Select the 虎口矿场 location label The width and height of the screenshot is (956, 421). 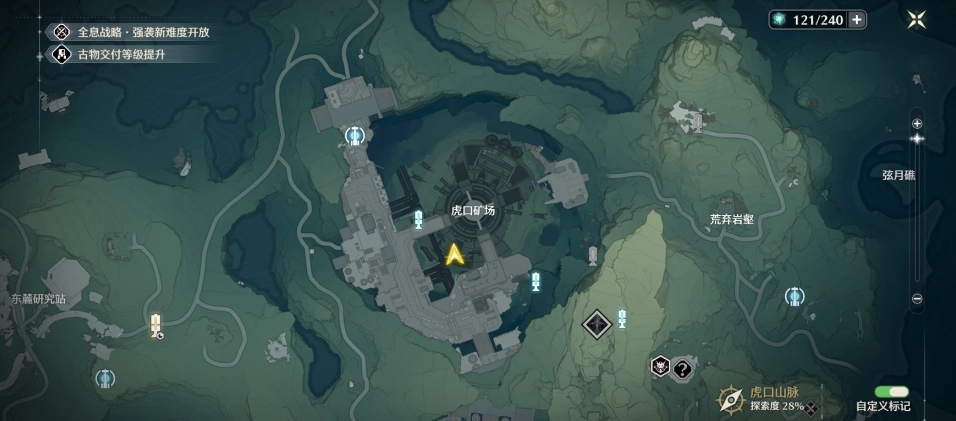pos(473,210)
